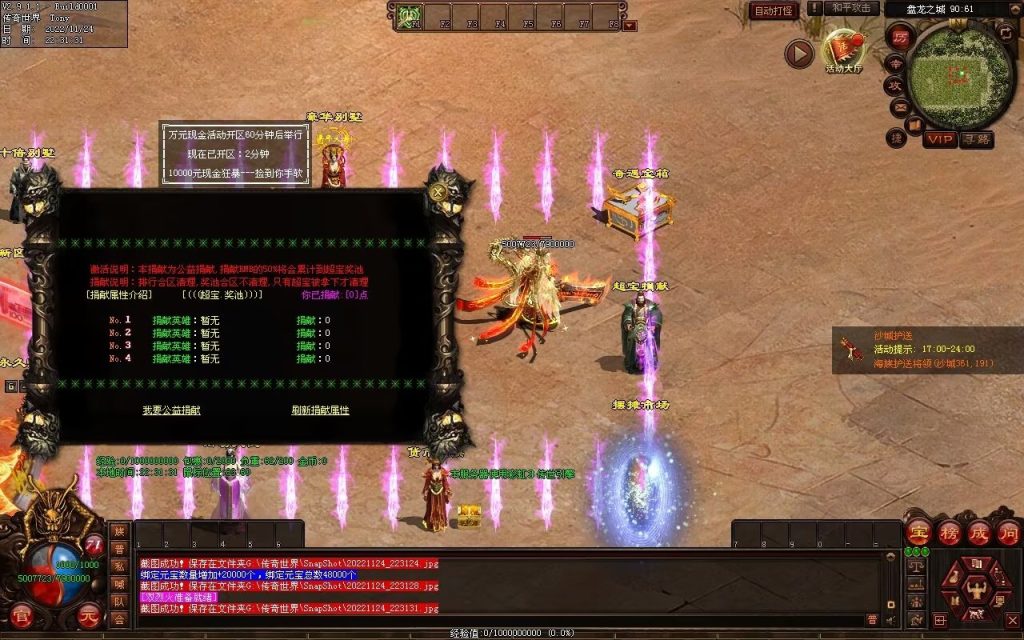
Task: Close the donation dialog panel
Action: [439, 195]
